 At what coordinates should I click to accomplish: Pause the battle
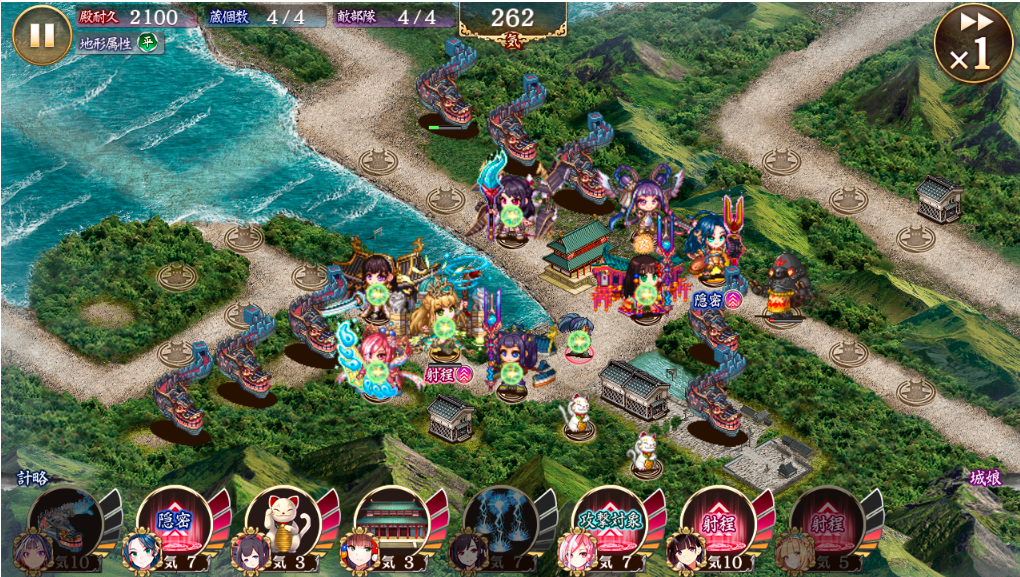(42, 35)
